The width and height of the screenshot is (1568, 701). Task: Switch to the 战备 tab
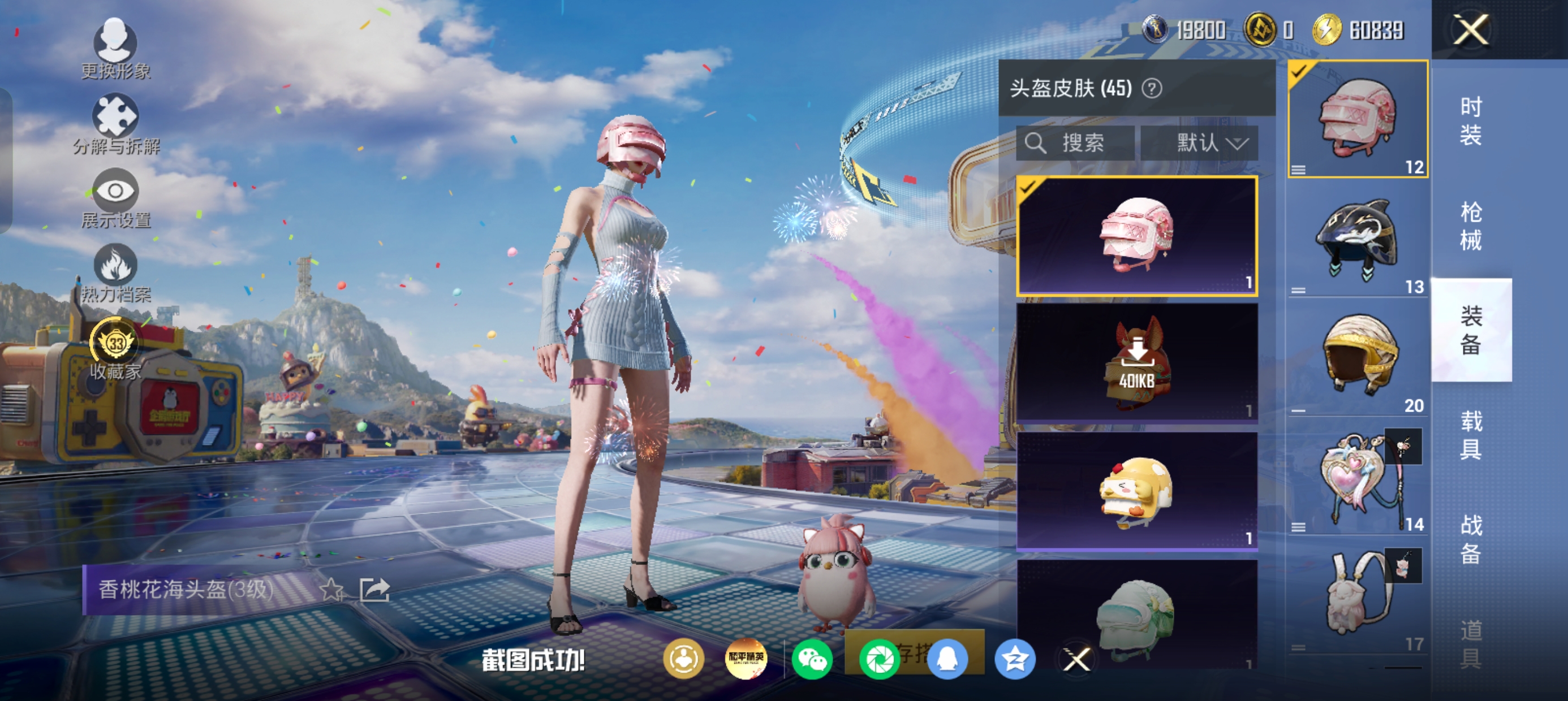[1471, 539]
